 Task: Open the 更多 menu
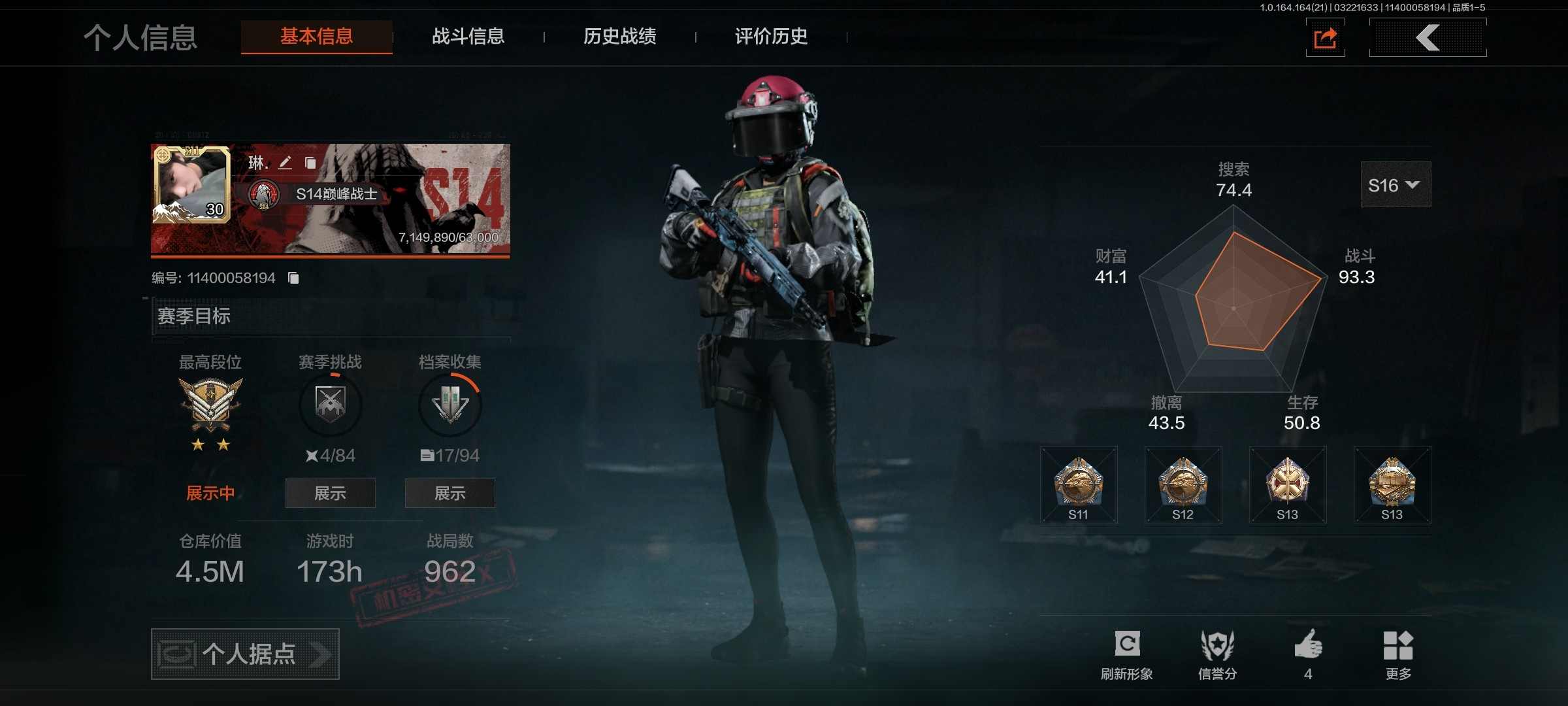pos(1398,654)
